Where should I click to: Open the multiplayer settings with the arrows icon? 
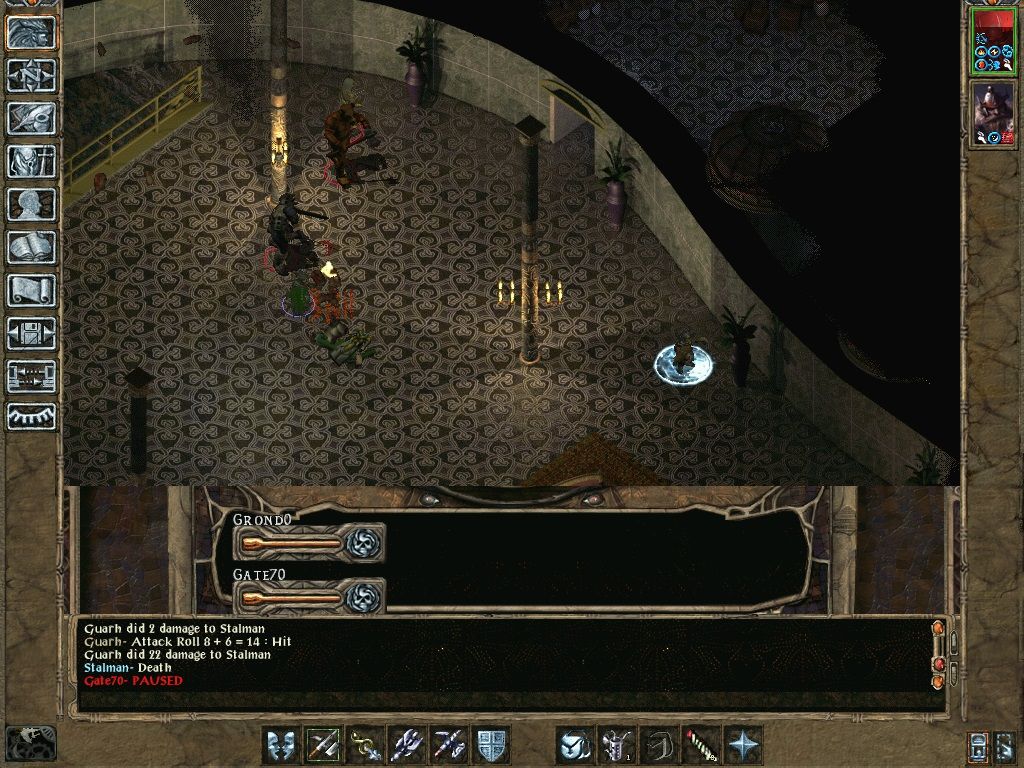point(32,376)
